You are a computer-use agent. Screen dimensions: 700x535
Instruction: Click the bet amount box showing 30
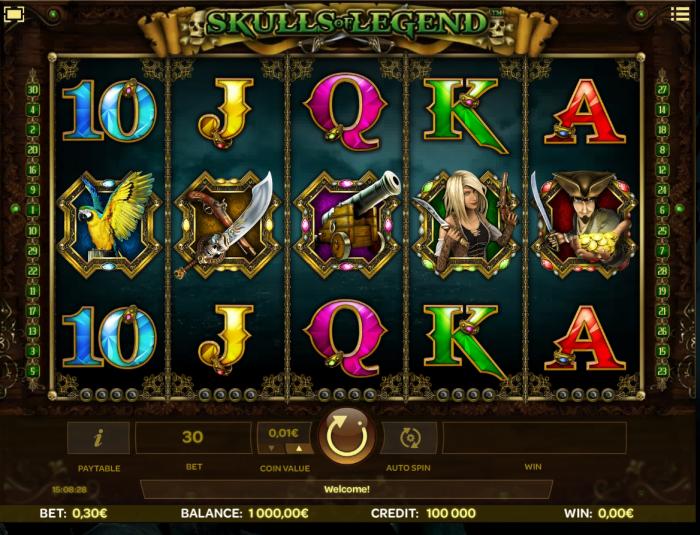(x=193, y=437)
